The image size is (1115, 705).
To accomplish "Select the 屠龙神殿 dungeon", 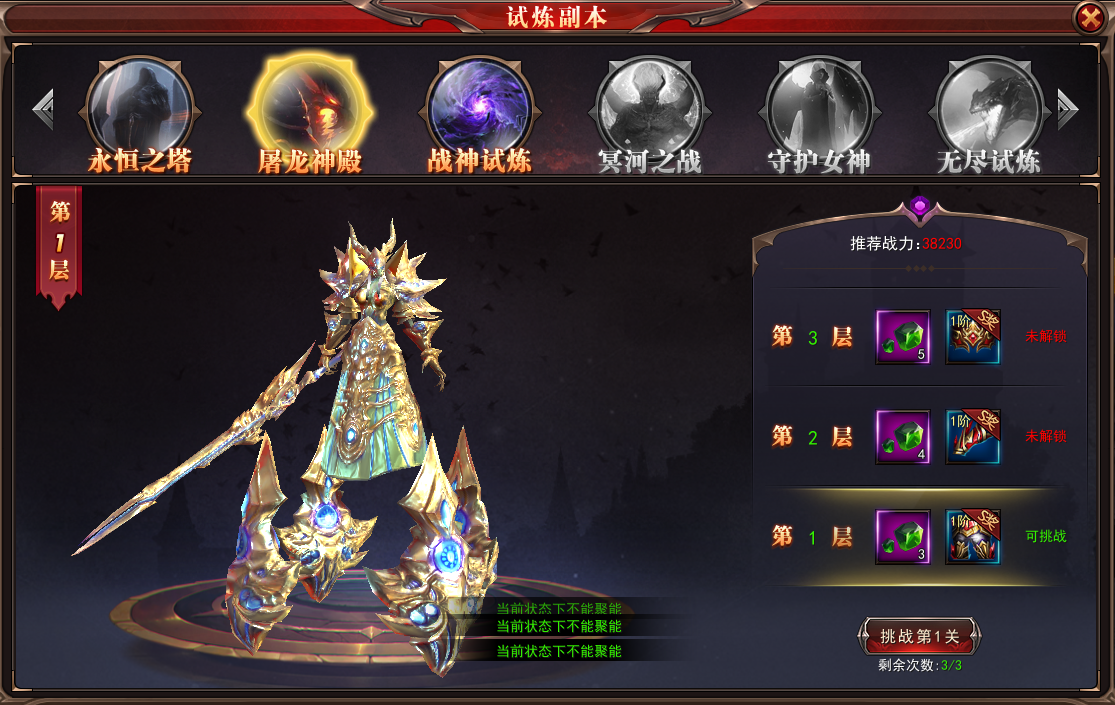I will click(x=310, y=109).
